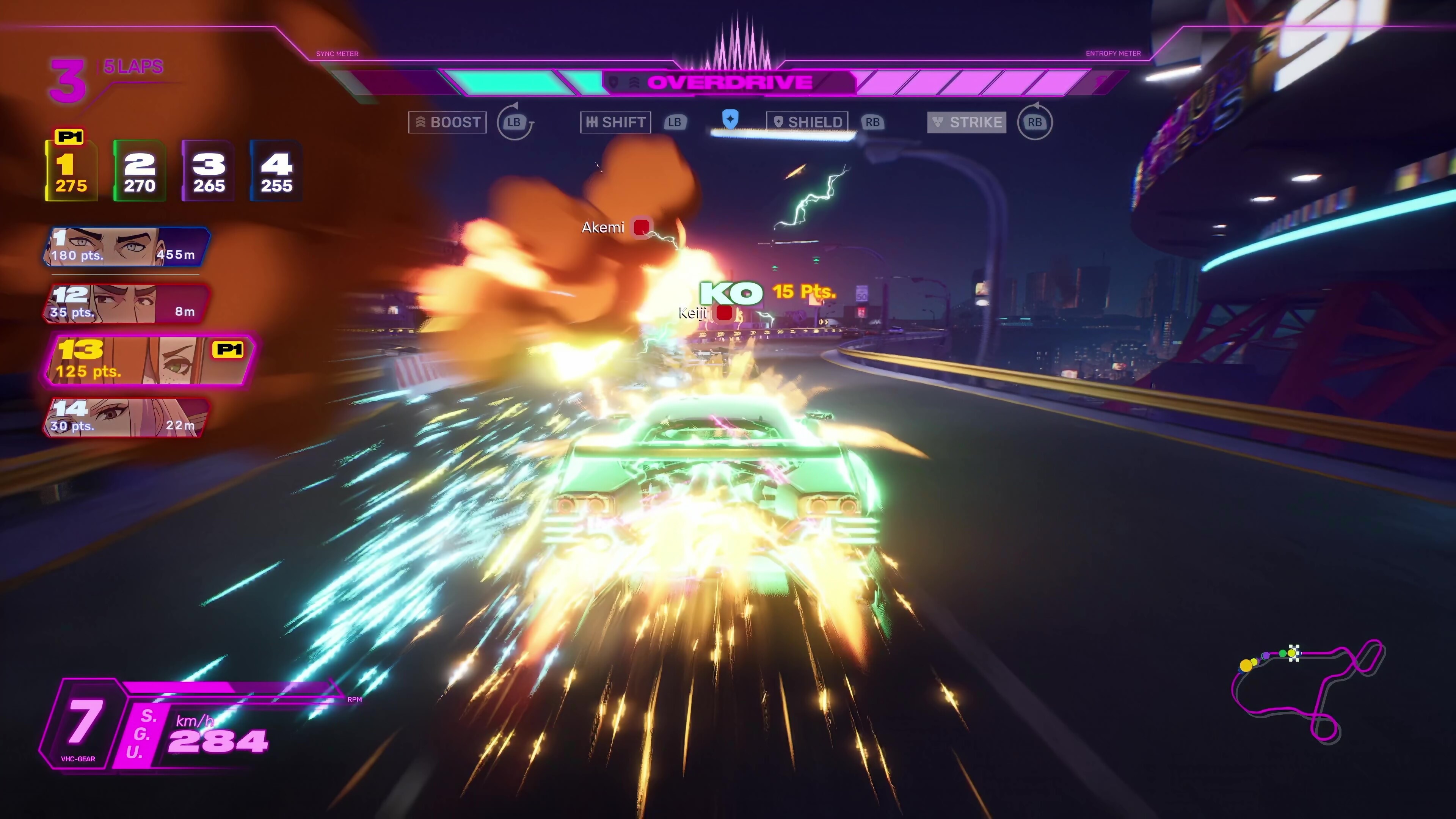Activate the BOOST ability label
1456x819 pixels.
coord(447,122)
